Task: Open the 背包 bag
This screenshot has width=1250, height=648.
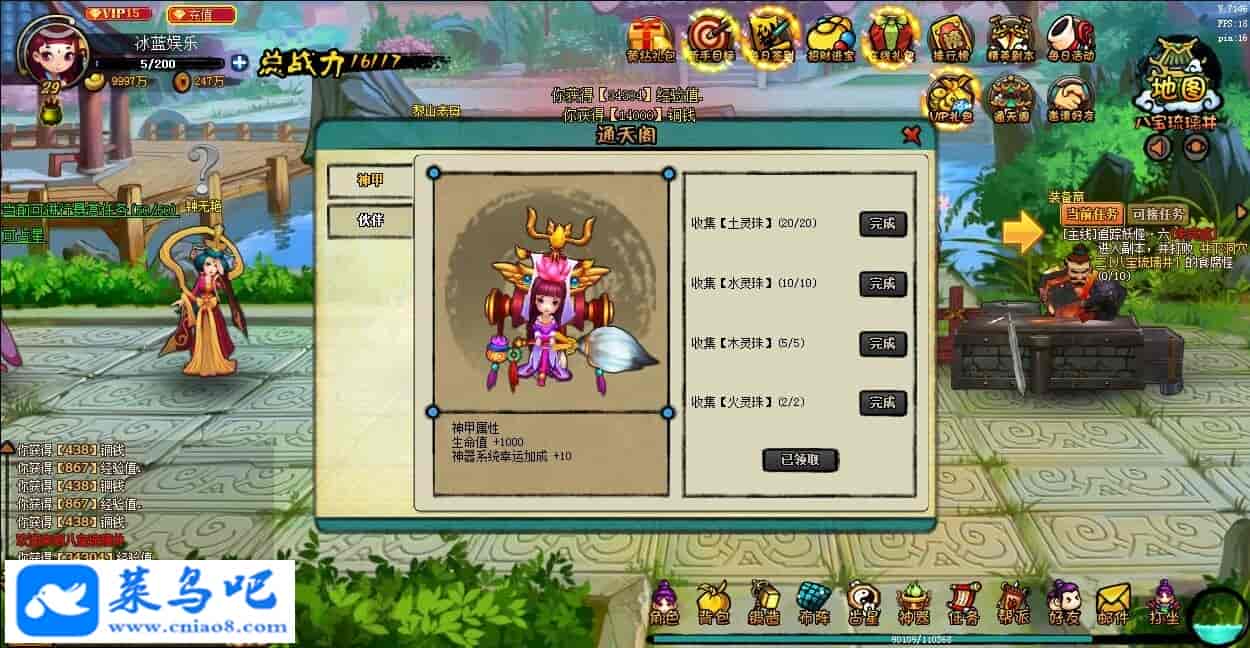Action: pos(713,602)
